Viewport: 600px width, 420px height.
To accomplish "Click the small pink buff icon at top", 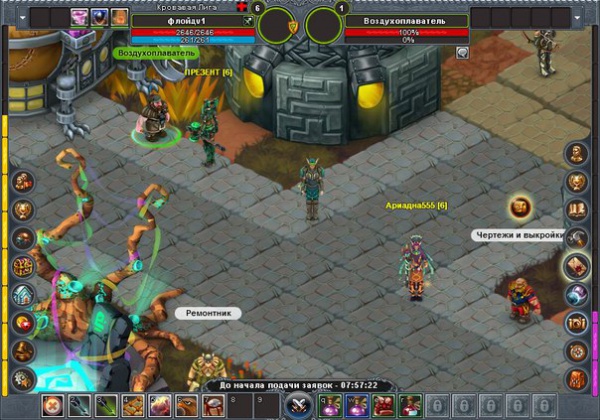I will click(x=79, y=16).
